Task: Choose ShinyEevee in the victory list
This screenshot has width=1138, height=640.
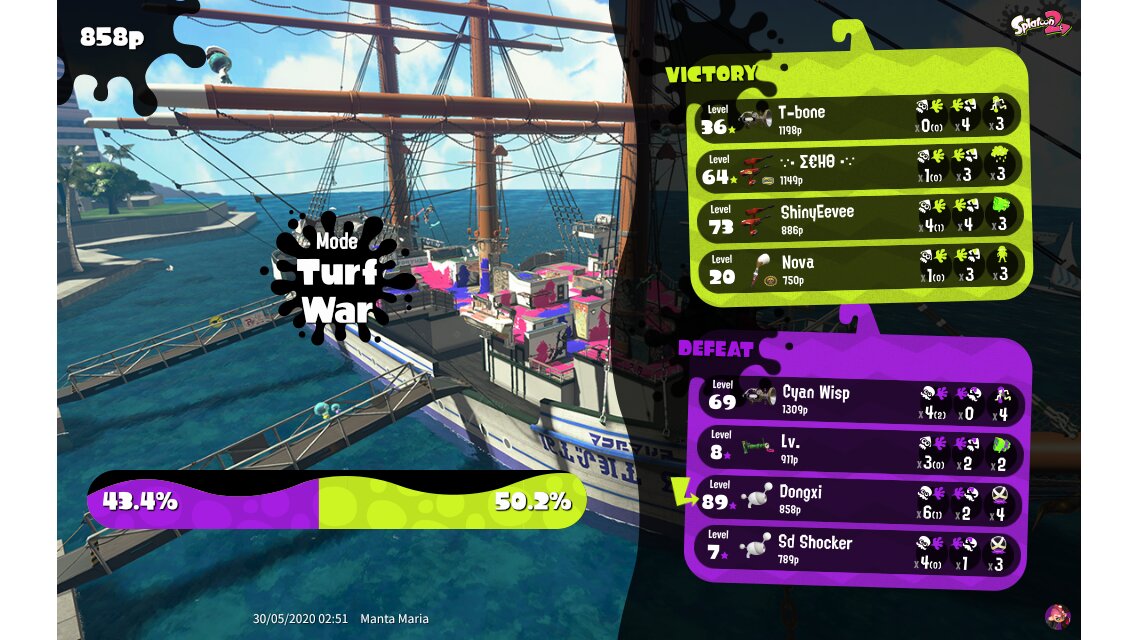Action: tap(858, 219)
